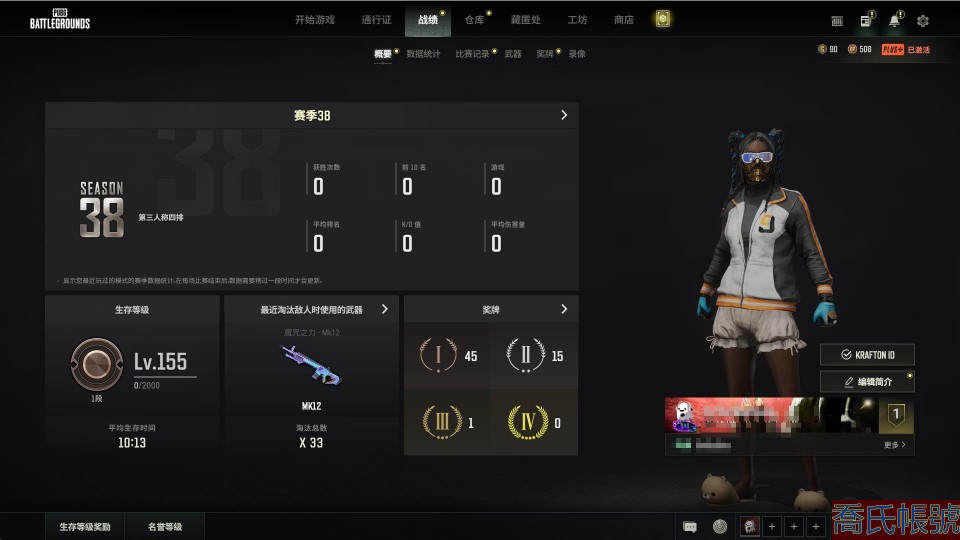
Task: Open the 工坊 workshop
Action: [x=577, y=20]
